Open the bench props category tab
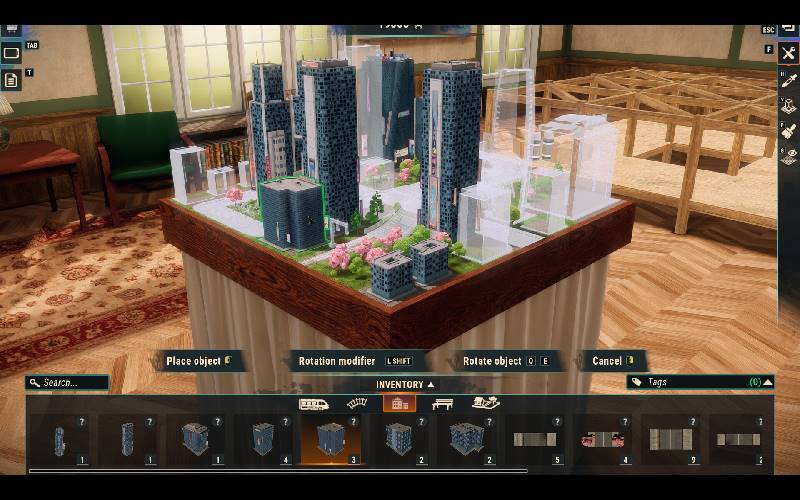This screenshot has width=800, height=500. coord(443,403)
